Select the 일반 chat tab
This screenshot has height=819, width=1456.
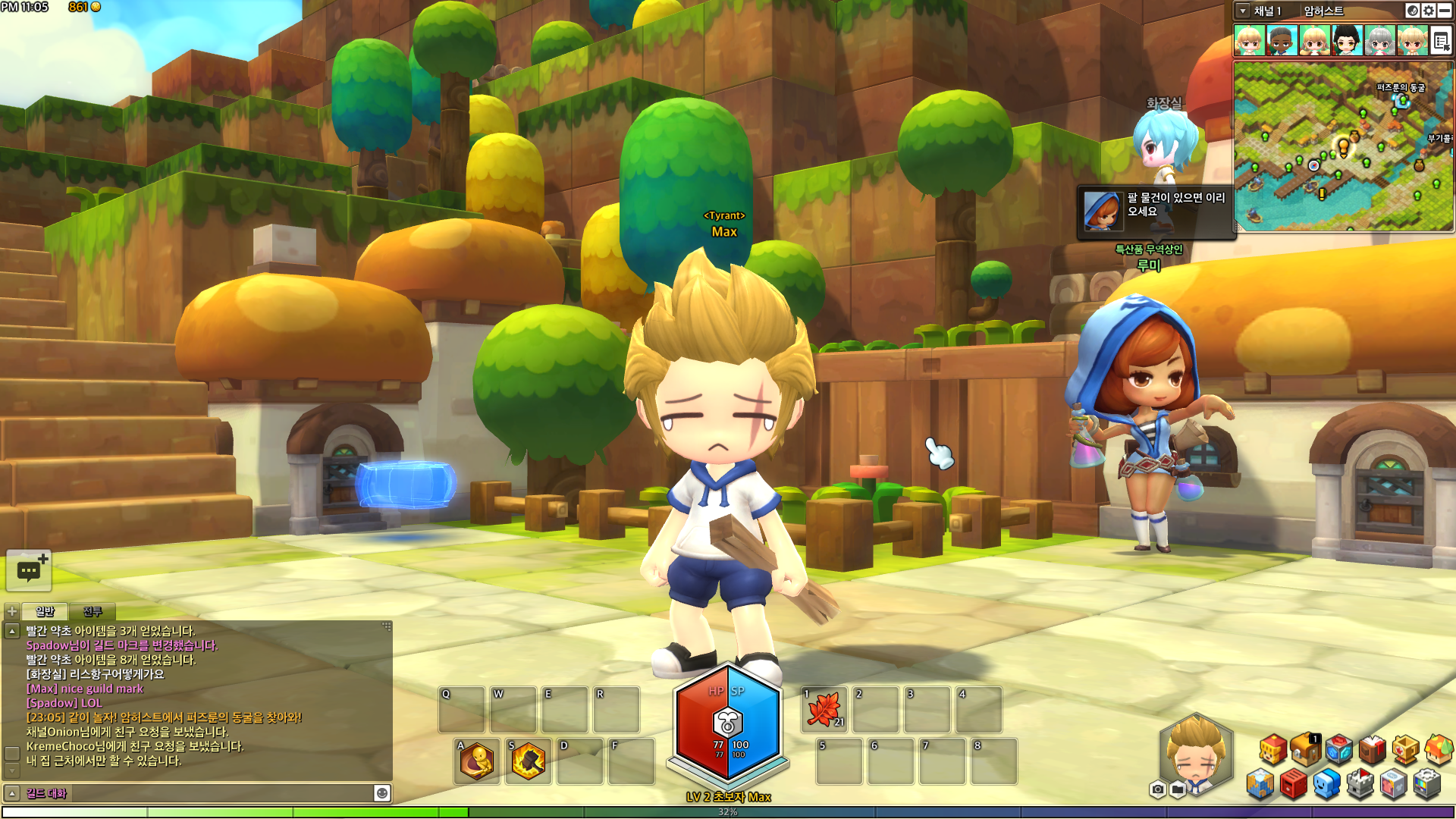(45, 611)
